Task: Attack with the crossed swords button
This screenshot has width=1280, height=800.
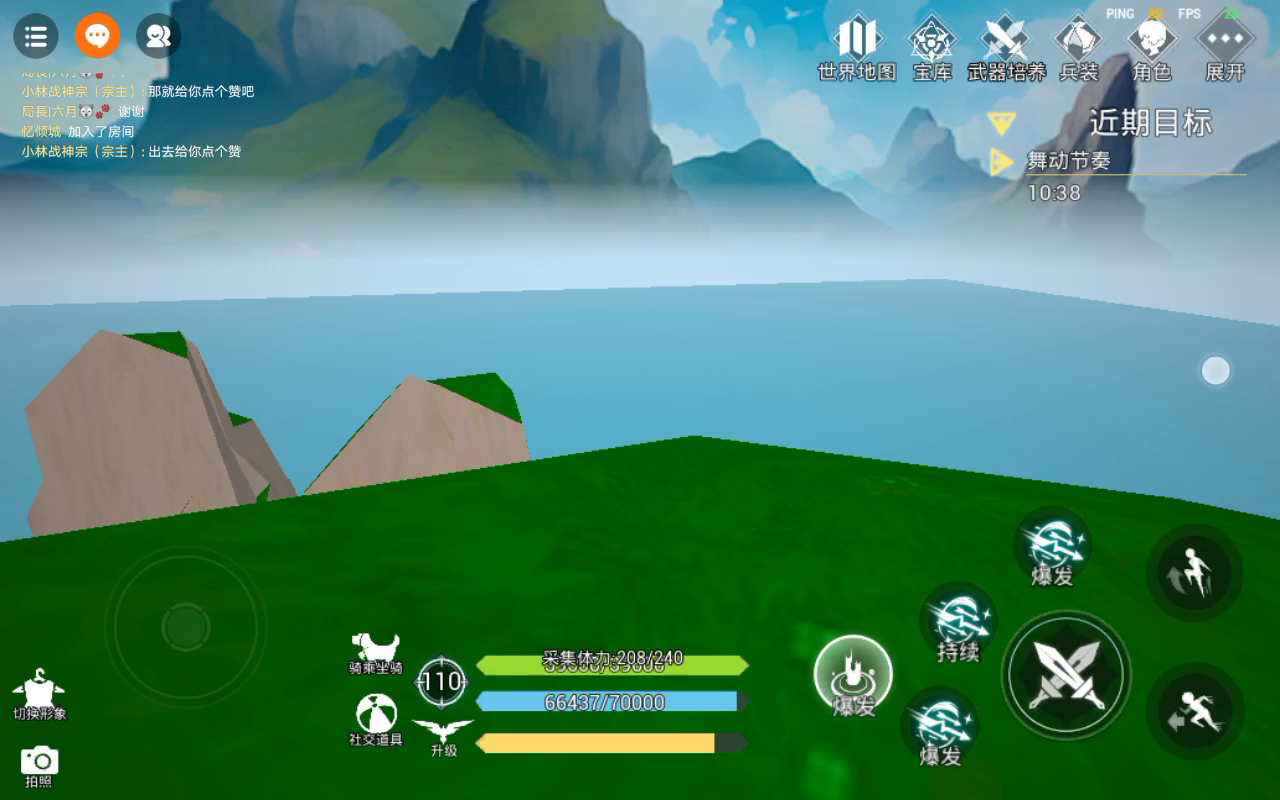Action: (1067, 675)
